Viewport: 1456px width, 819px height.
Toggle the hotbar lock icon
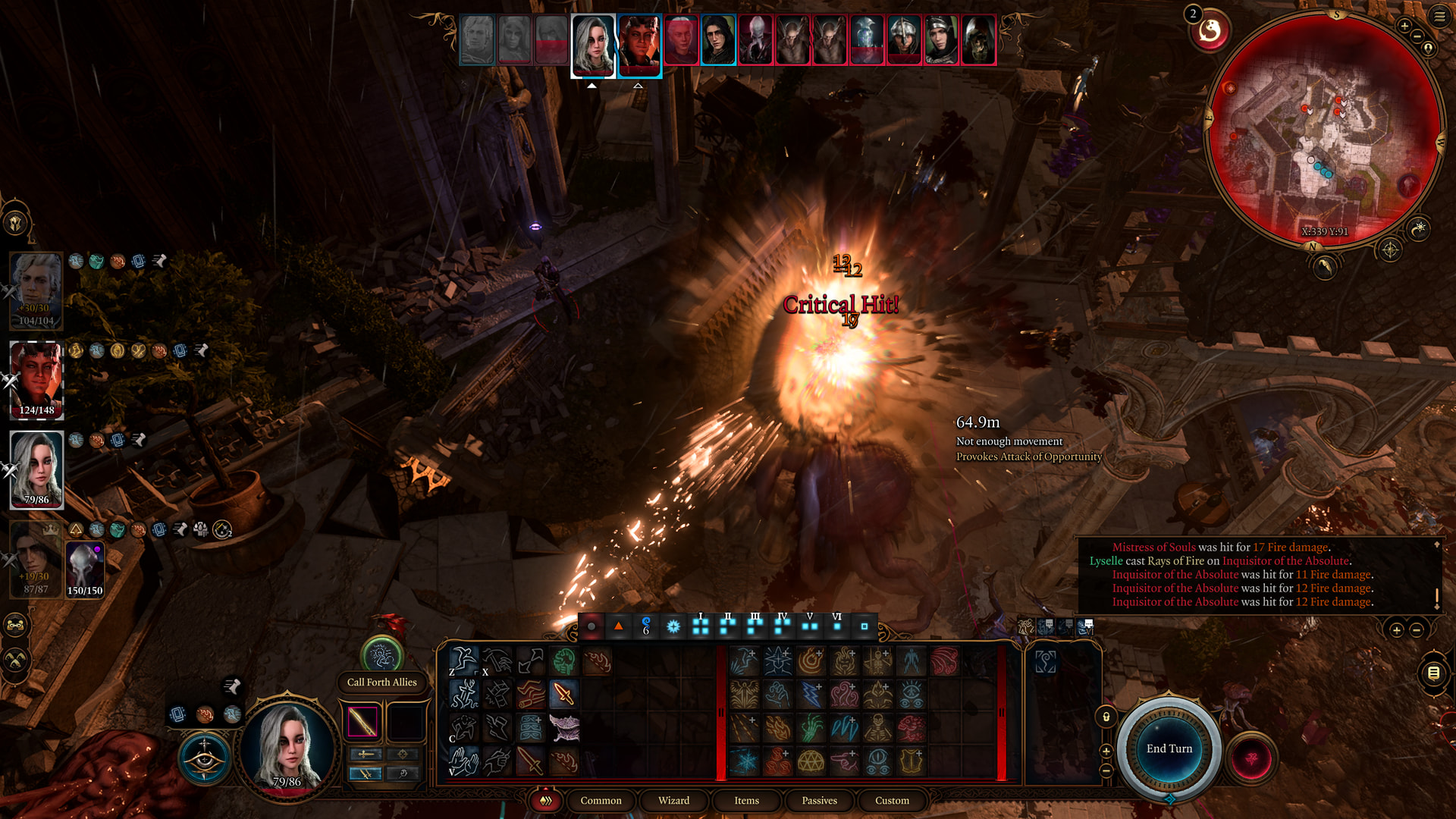click(1106, 717)
